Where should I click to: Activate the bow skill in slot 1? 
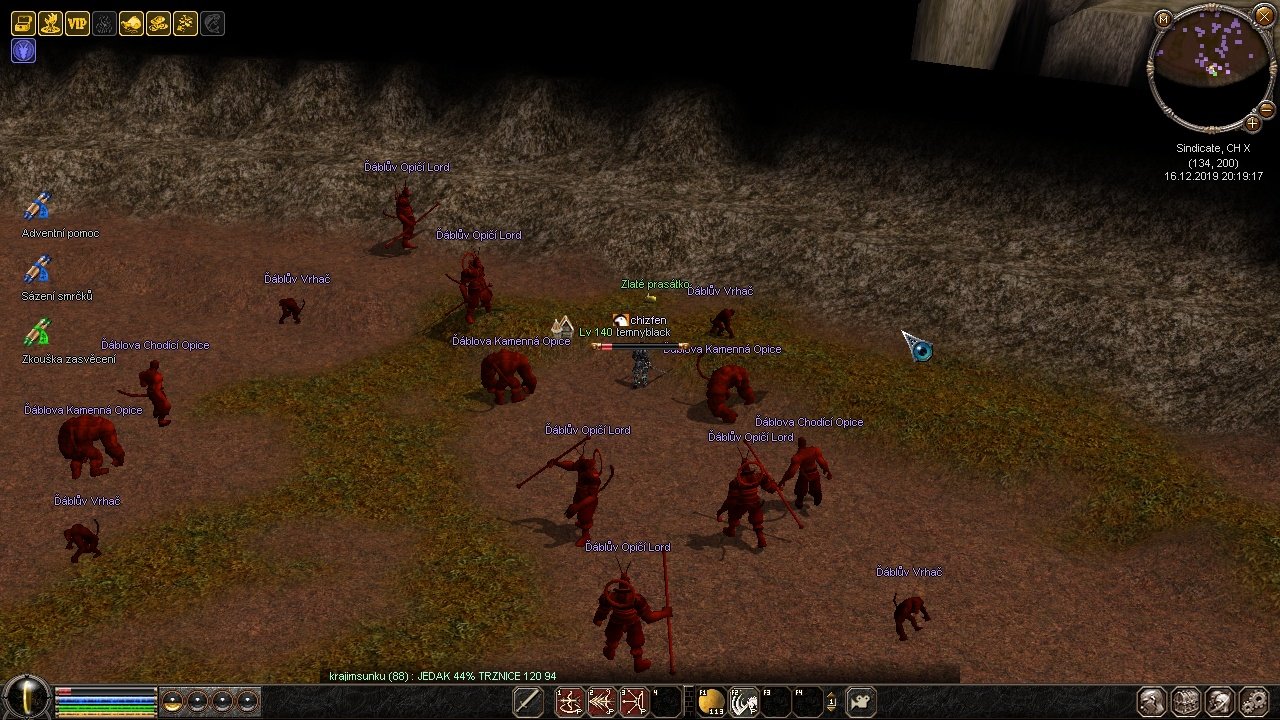[x=571, y=702]
